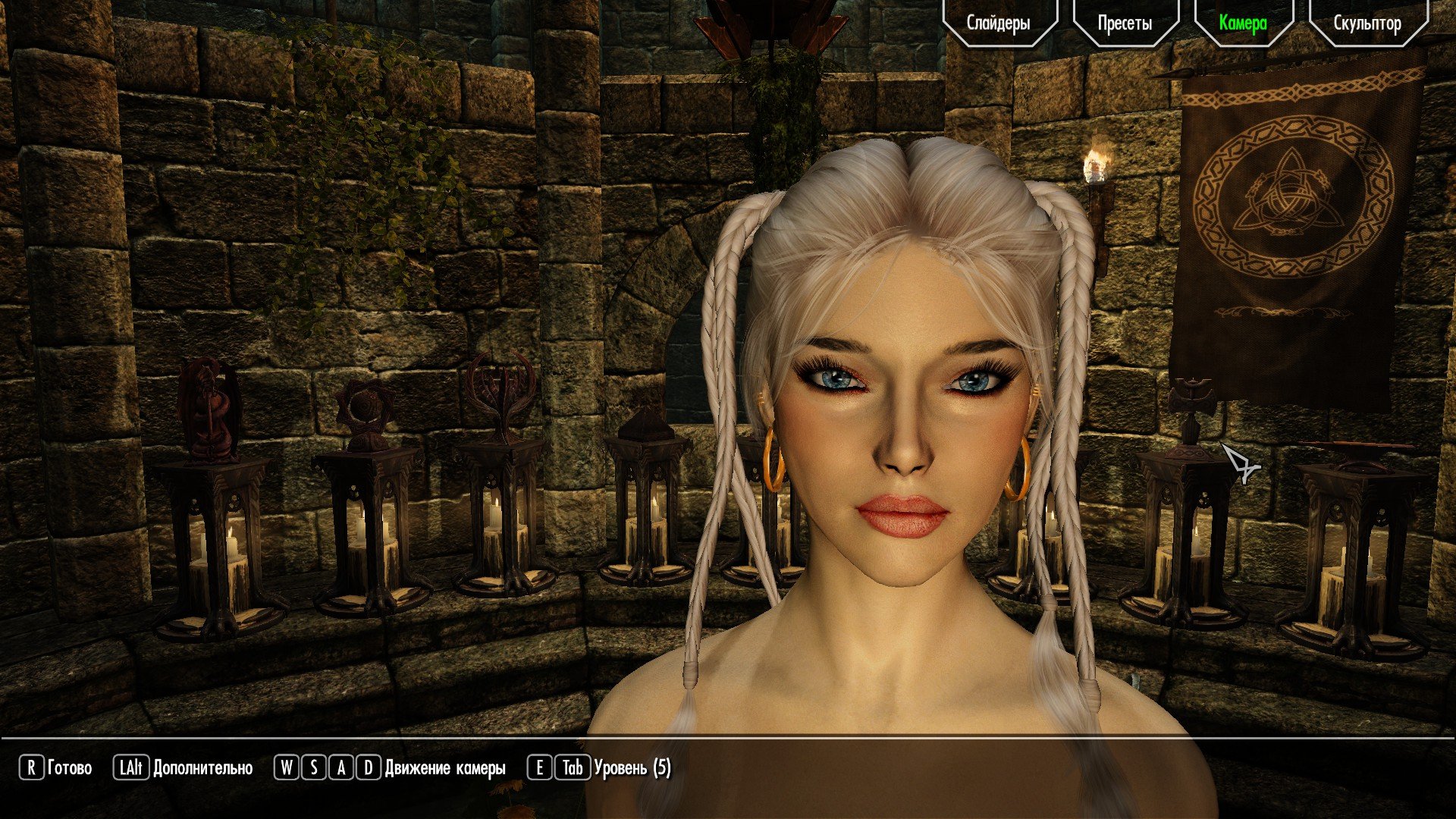This screenshot has width=1456, height=819.
Task: Select the green Камера tab
Action: 1243,23
